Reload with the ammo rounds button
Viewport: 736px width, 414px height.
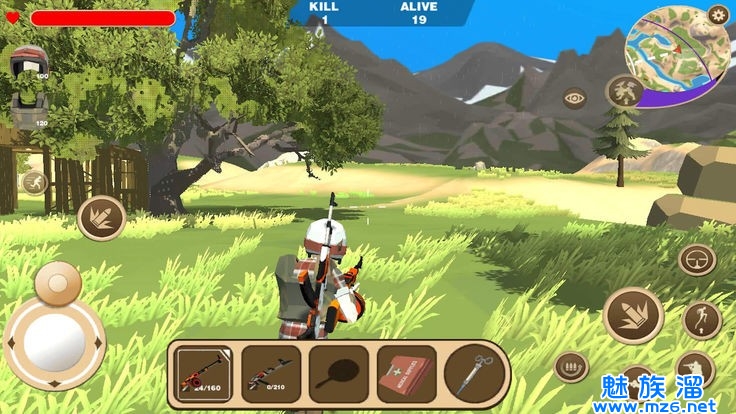click(x=571, y=367)
